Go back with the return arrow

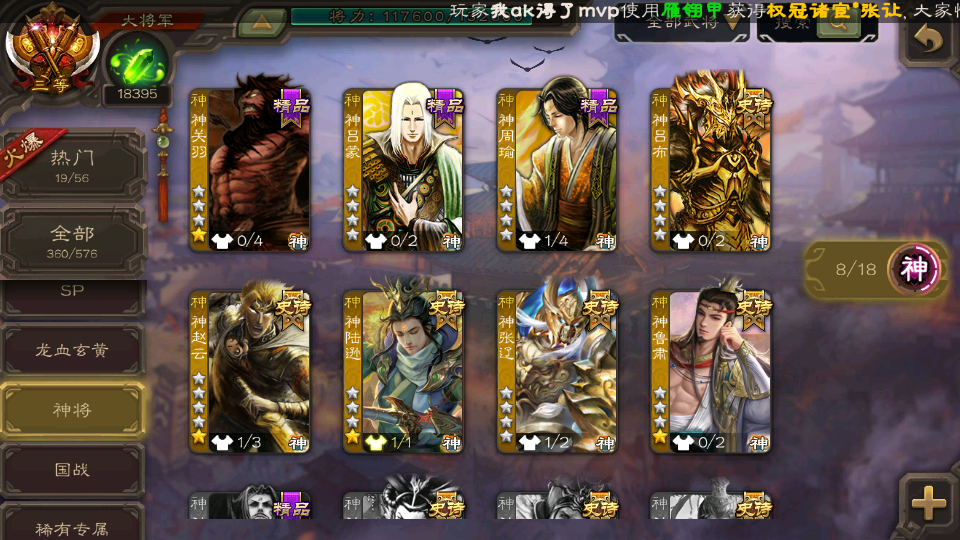point(929,40)
